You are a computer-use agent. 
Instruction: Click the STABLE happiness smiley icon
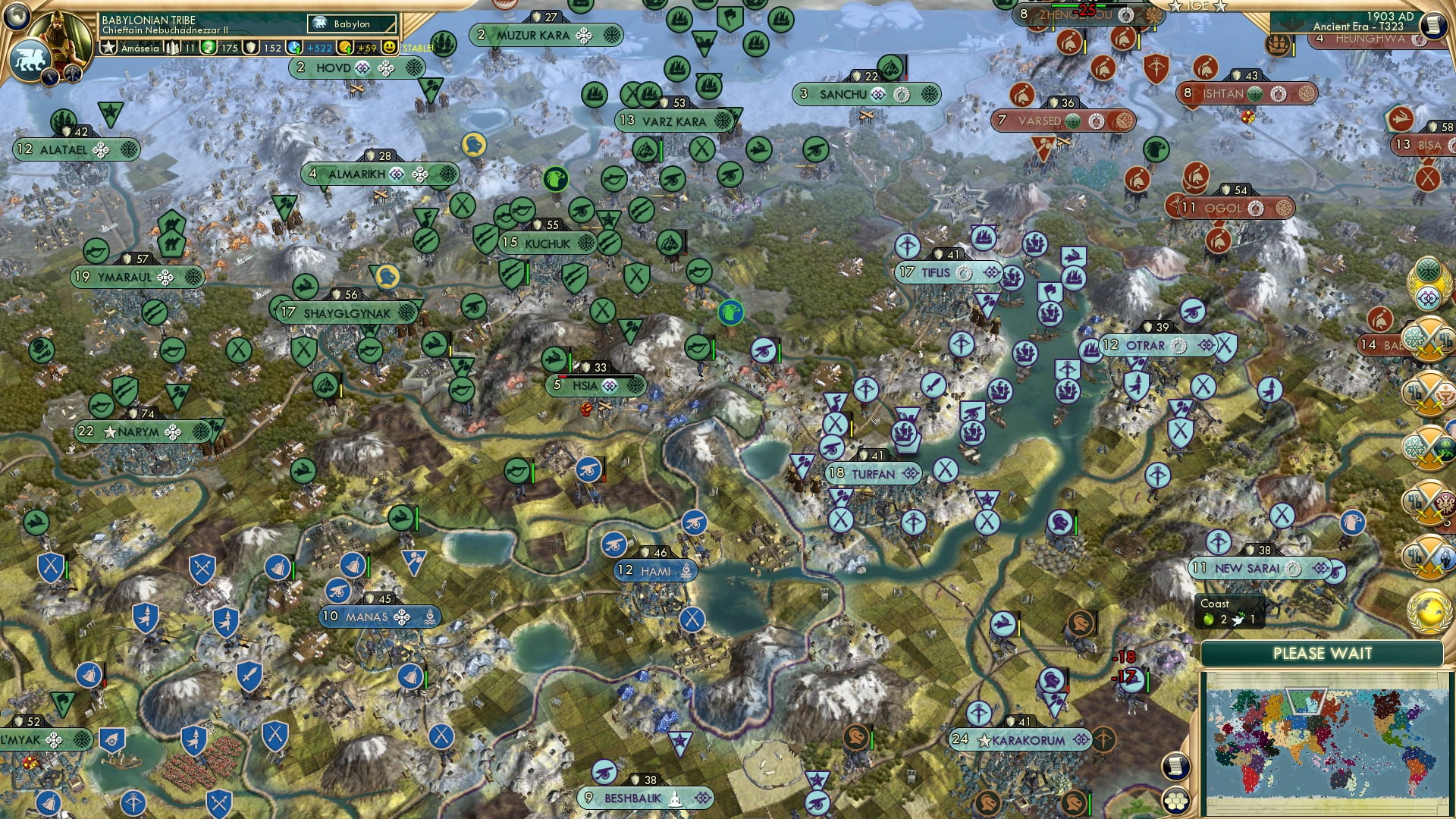point(389,47)
